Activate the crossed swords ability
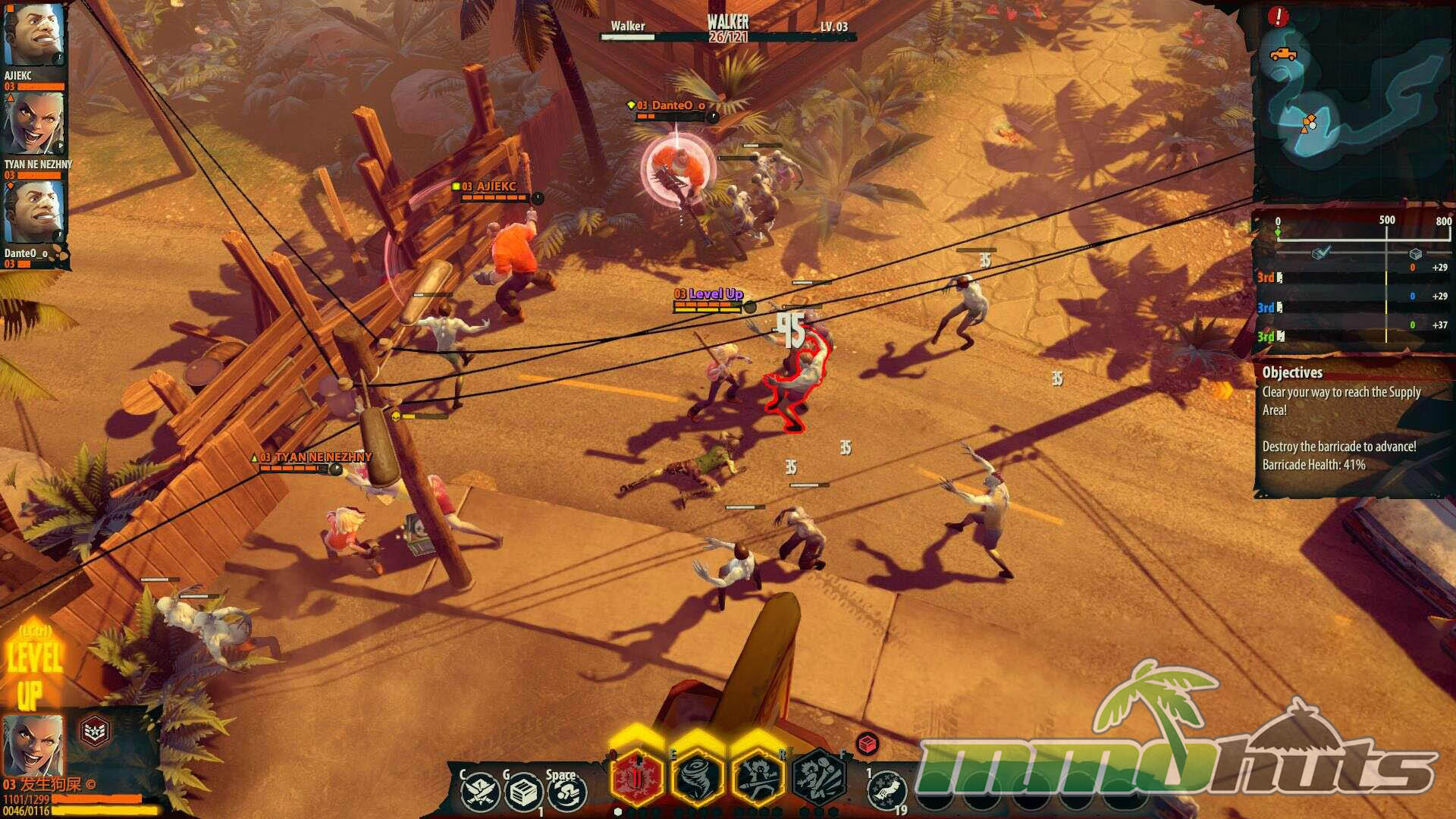Viewport: 1456px width, 819px height. [x=480, y=792]
